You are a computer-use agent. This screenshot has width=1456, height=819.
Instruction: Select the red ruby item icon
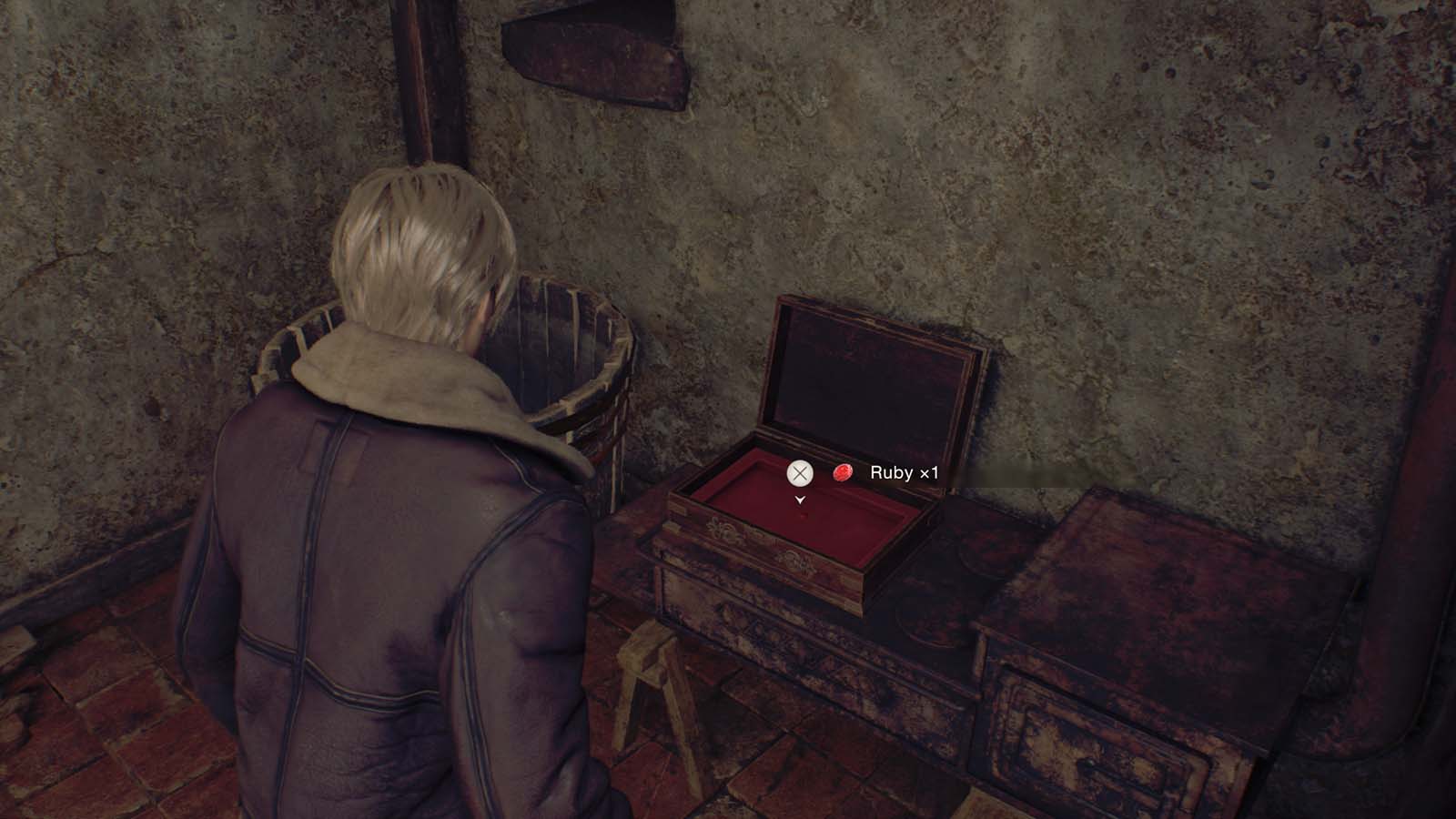(842, 471)
